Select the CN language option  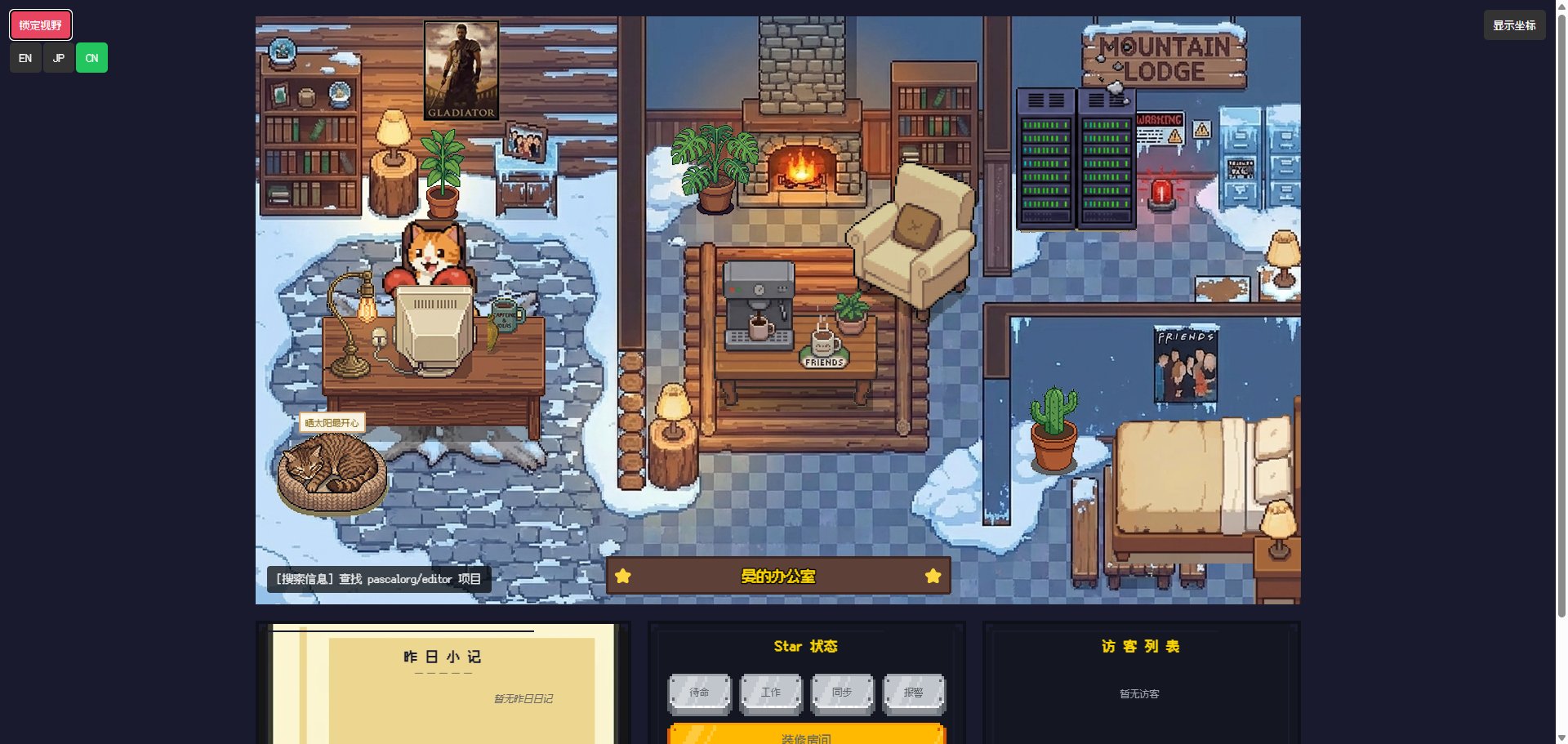(91, 58)
